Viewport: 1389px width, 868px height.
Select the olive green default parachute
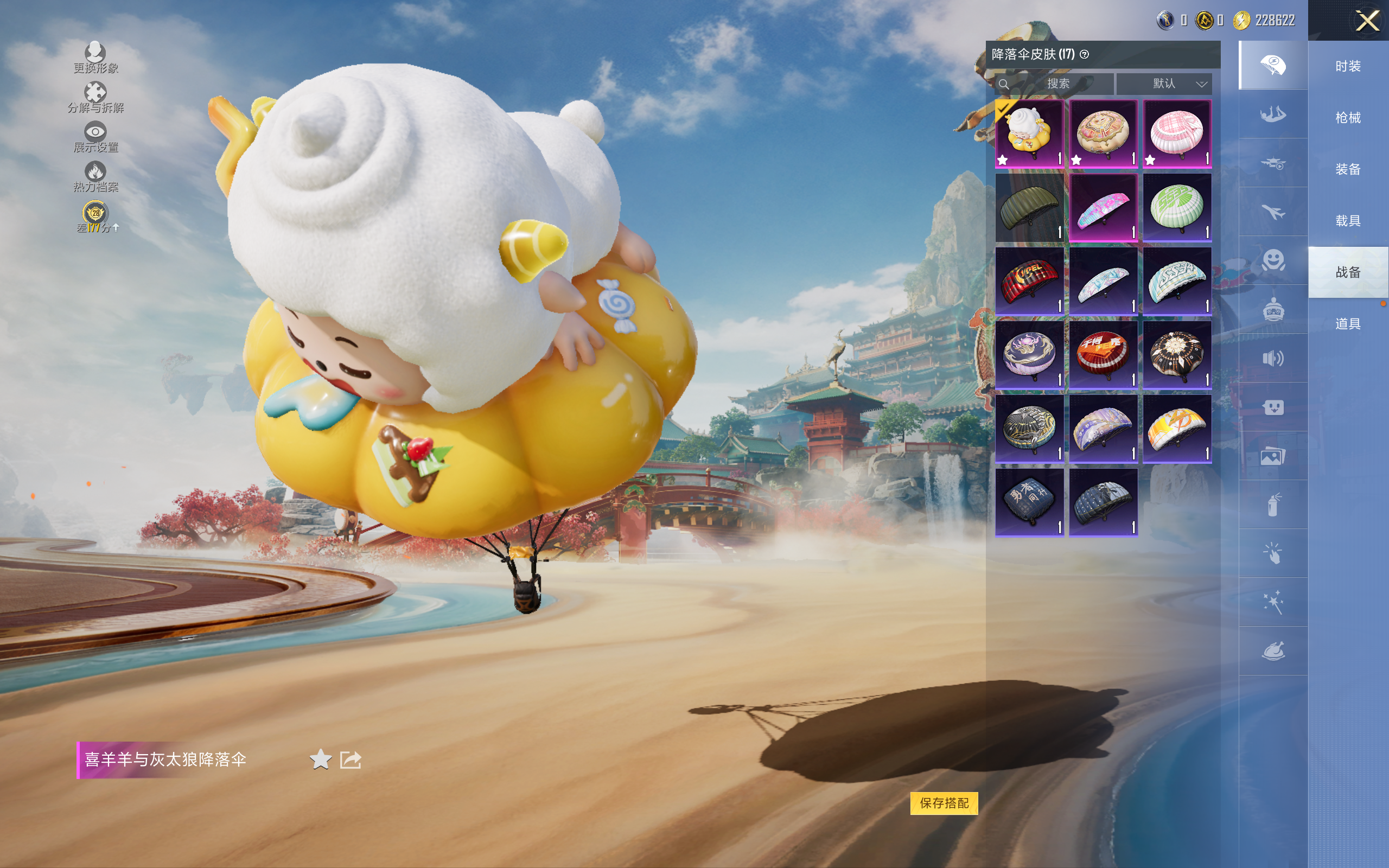point(1029,208)
